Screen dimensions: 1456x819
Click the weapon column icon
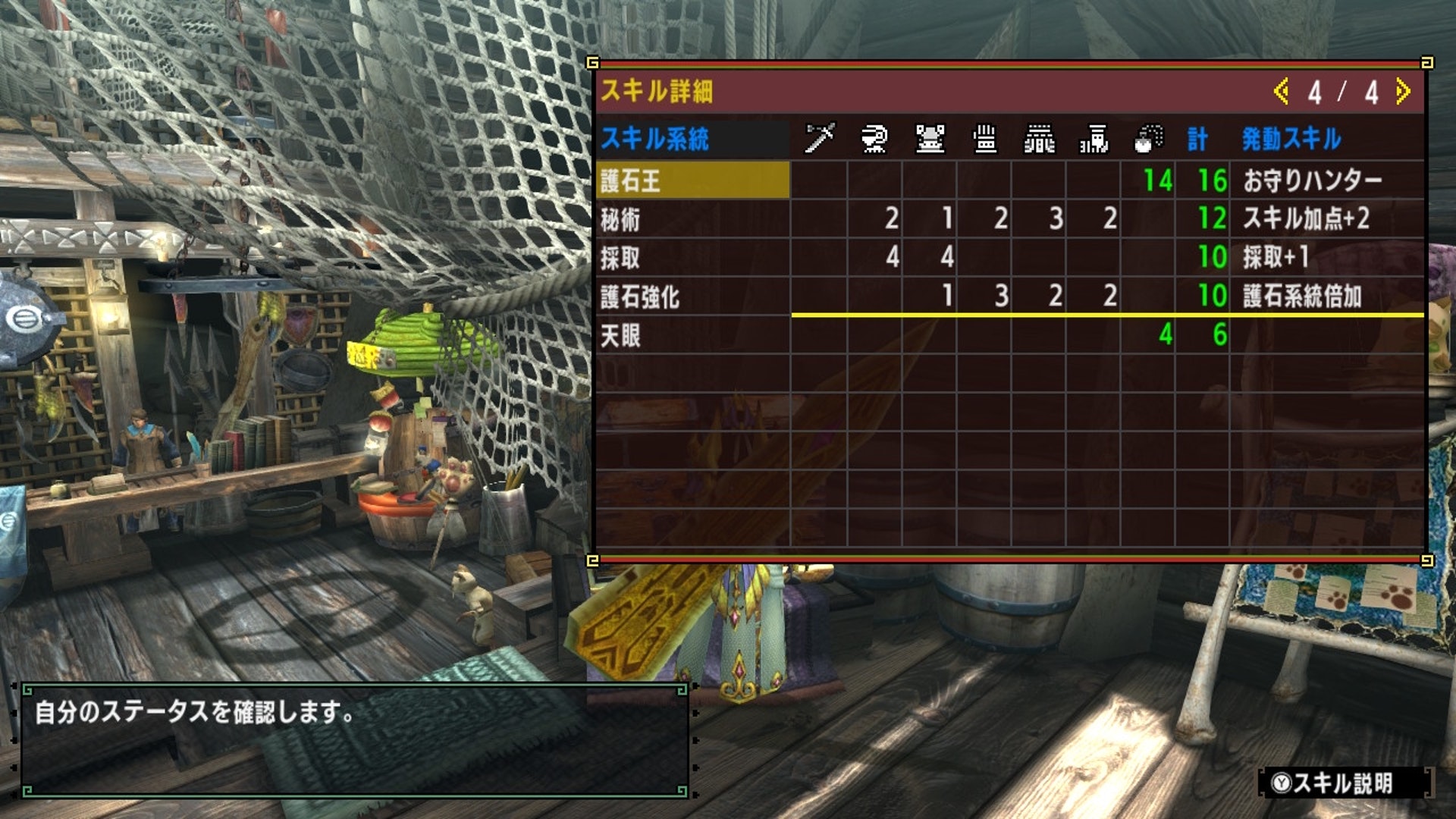819,139
